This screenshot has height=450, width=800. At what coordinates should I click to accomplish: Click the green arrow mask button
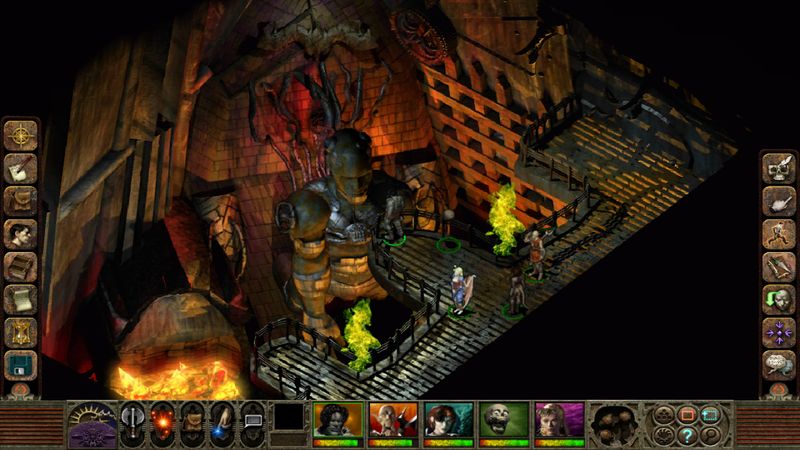[x=778, y=299]
